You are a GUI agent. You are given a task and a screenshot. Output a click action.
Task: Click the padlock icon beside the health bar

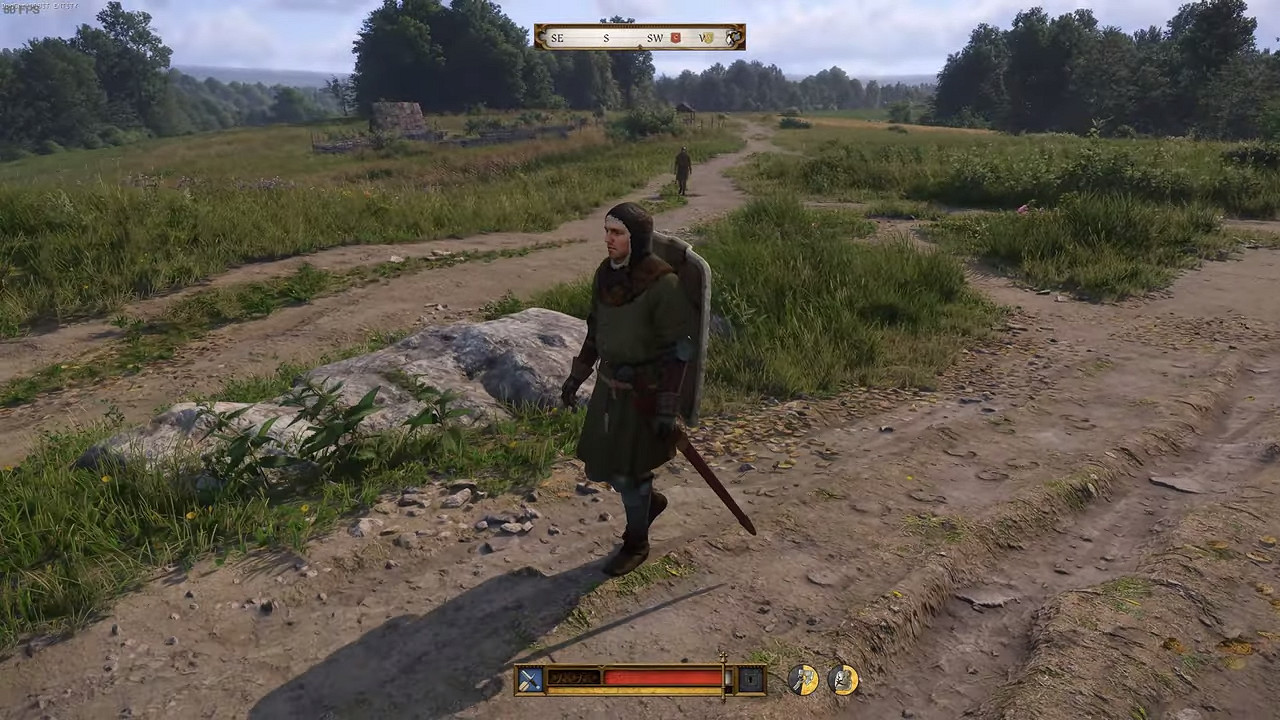[x=750, y=679]
